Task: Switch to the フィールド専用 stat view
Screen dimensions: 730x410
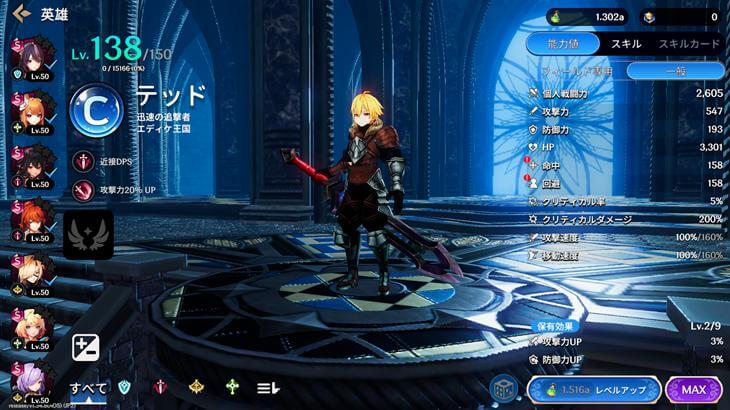Action: [x=577, y=70]
